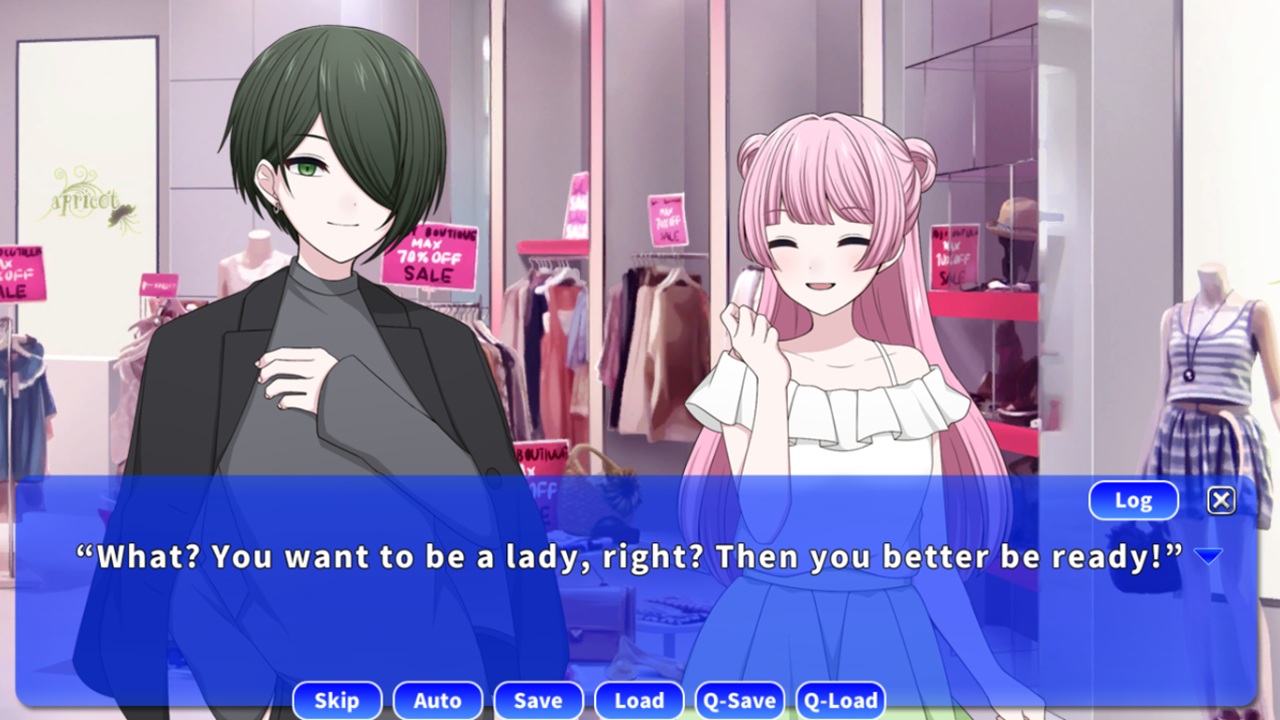Open the Load screen
The width and height of the screenshot is (1280, 720).
tap(639, 700)
